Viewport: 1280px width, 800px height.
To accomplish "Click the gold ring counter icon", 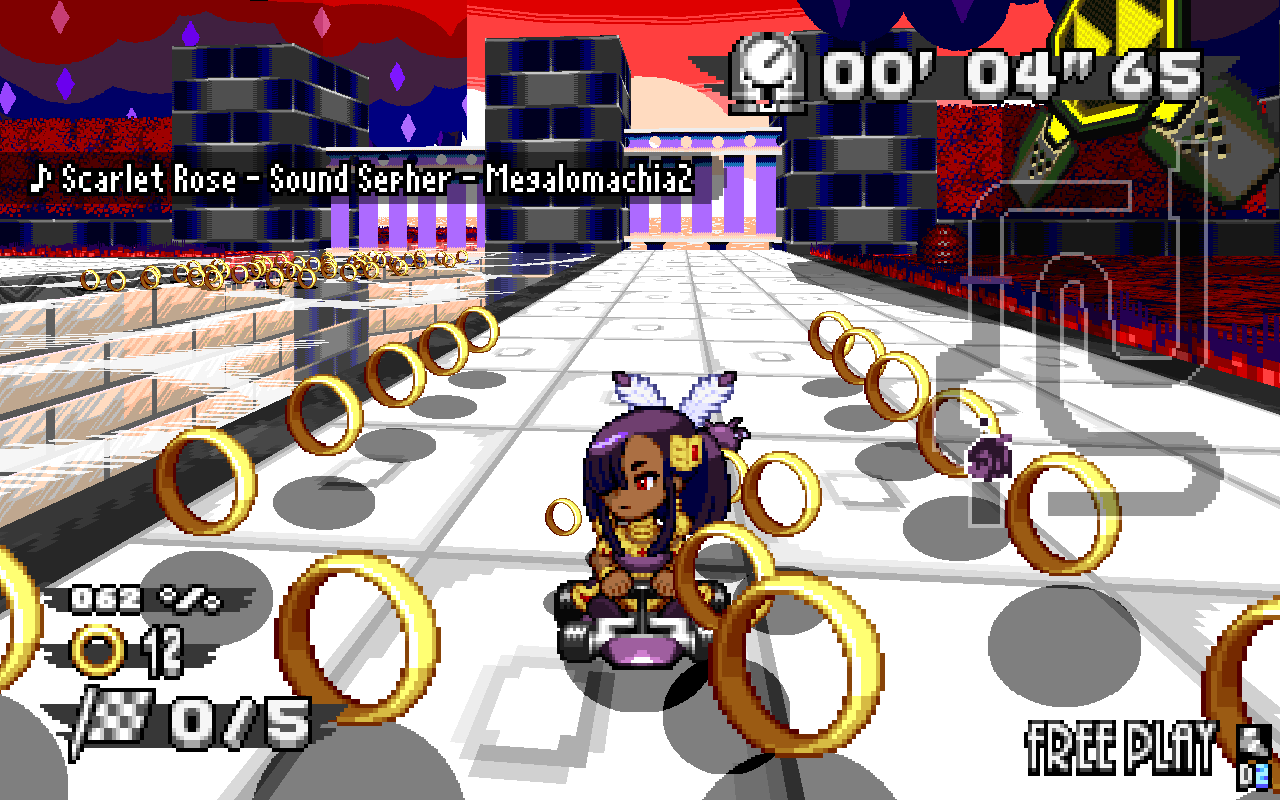I will tap(99, 653).
